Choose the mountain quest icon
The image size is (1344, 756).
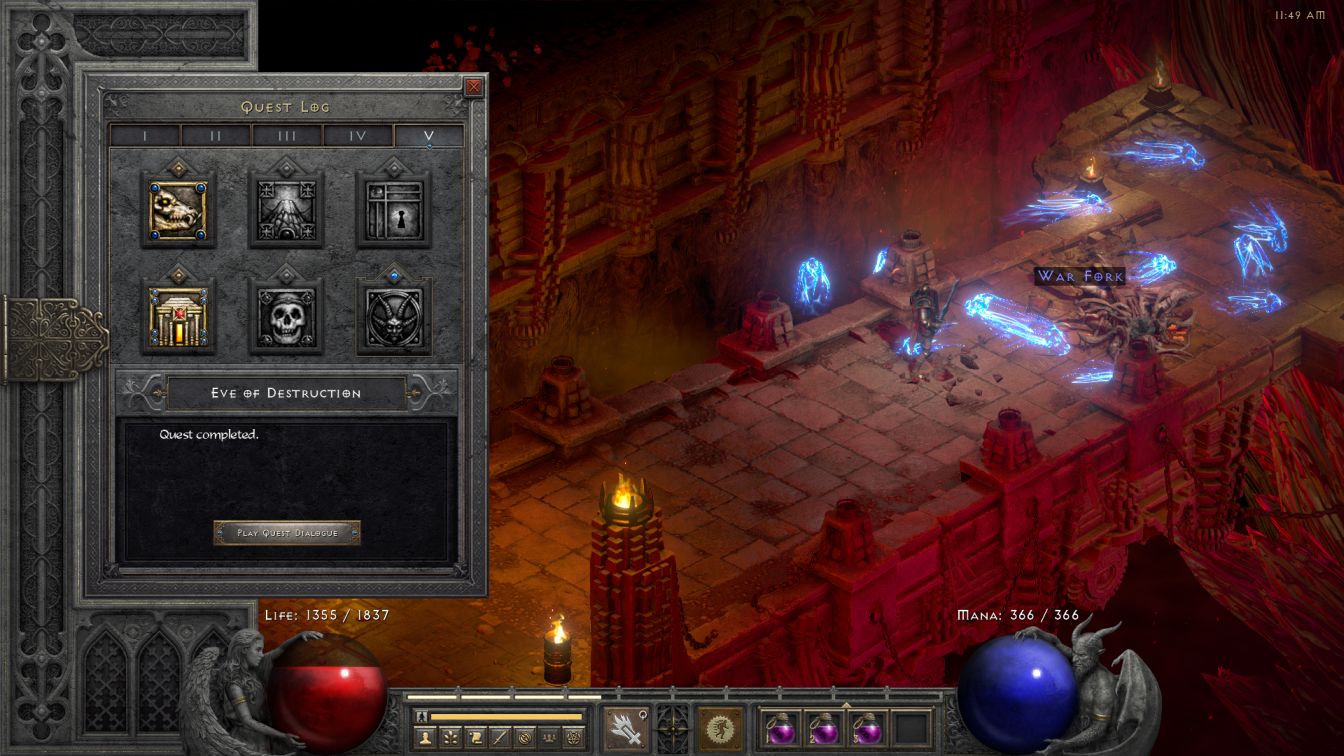[286, 210]
